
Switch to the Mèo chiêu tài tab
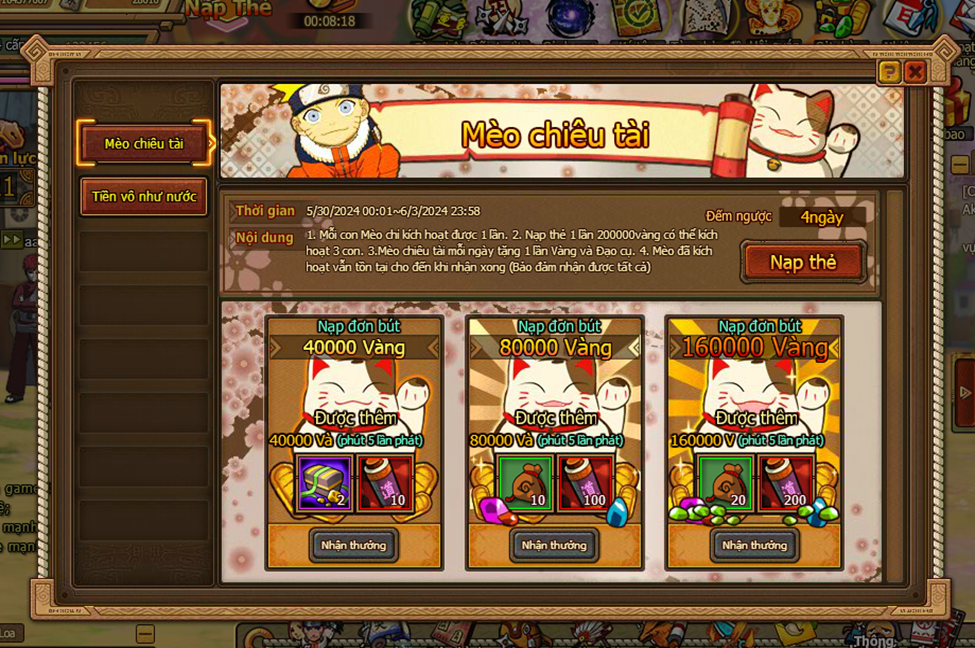click(x=144, y=144)
